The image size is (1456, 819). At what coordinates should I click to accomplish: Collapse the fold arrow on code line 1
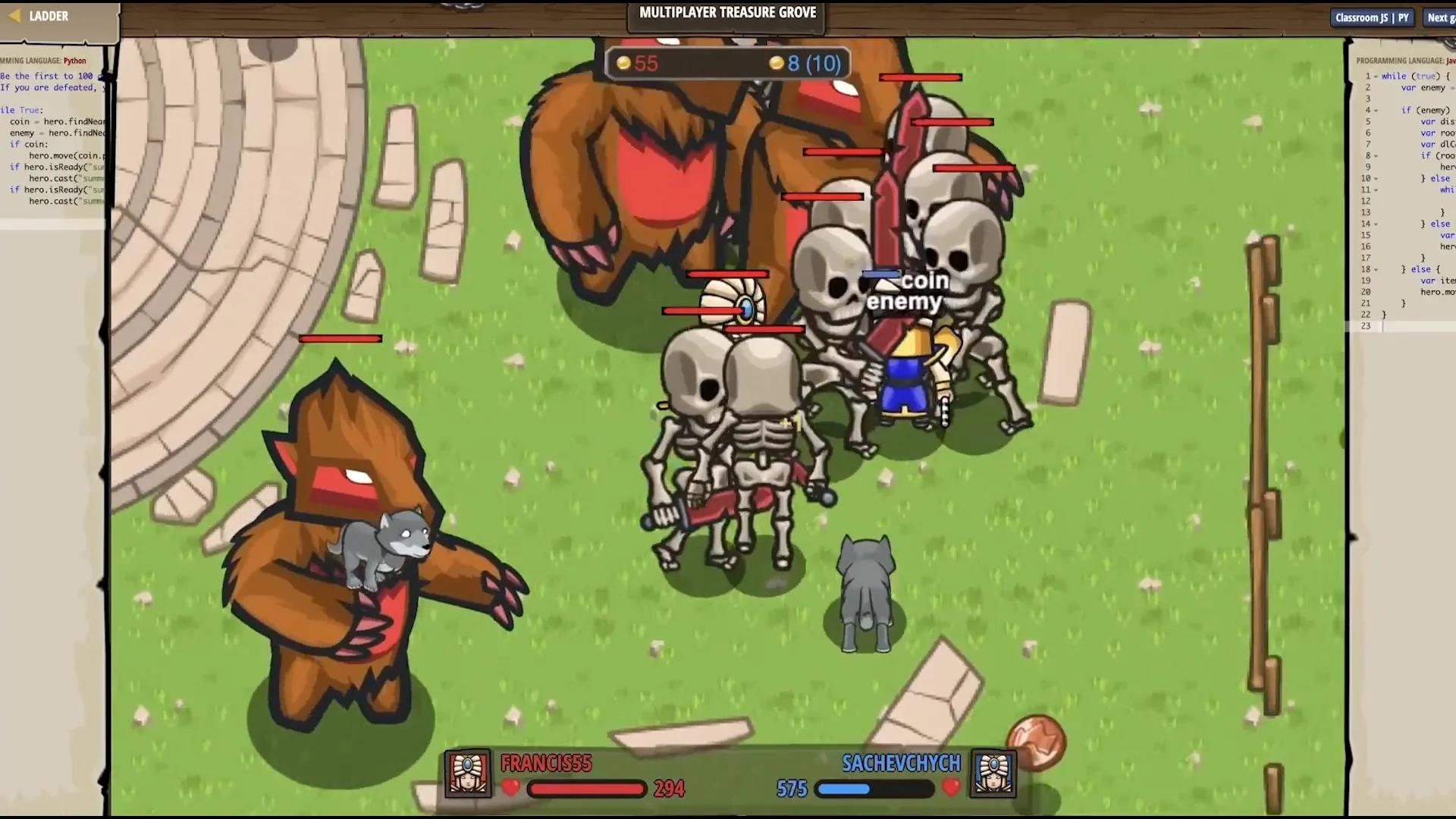click(1376, 77)
